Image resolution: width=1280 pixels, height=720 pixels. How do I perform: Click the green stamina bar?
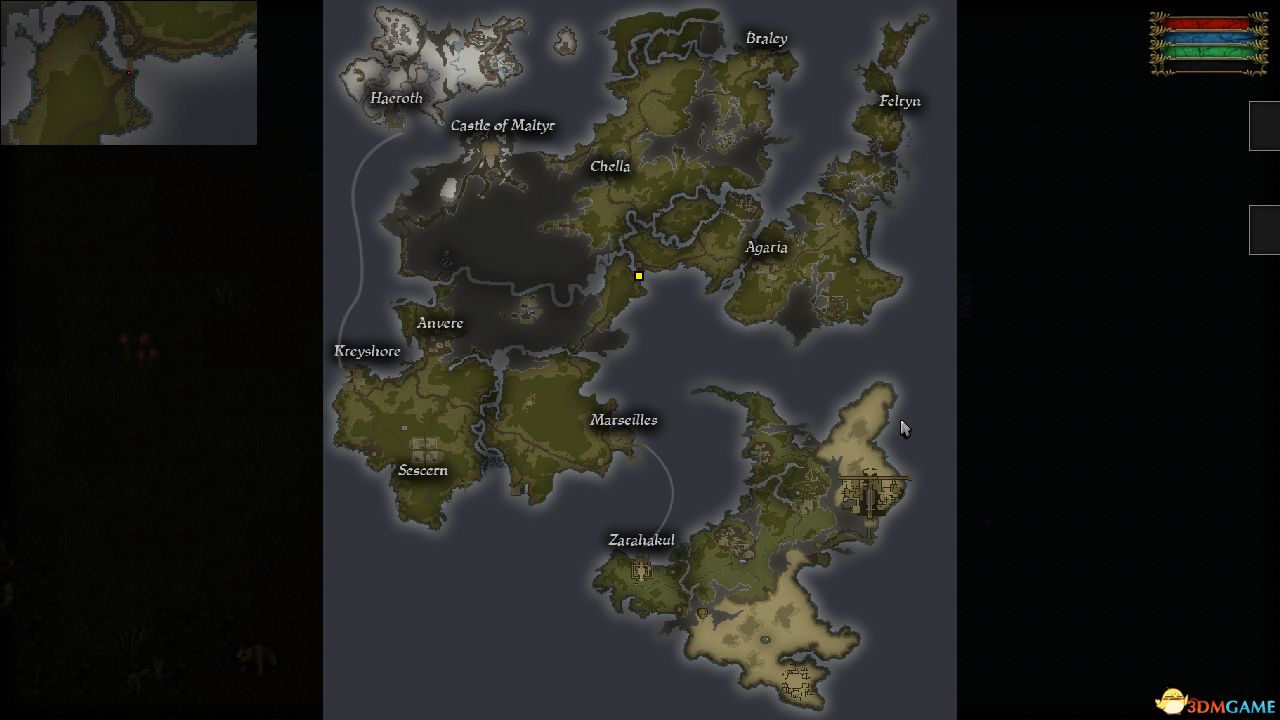(x=1205, y=49)
